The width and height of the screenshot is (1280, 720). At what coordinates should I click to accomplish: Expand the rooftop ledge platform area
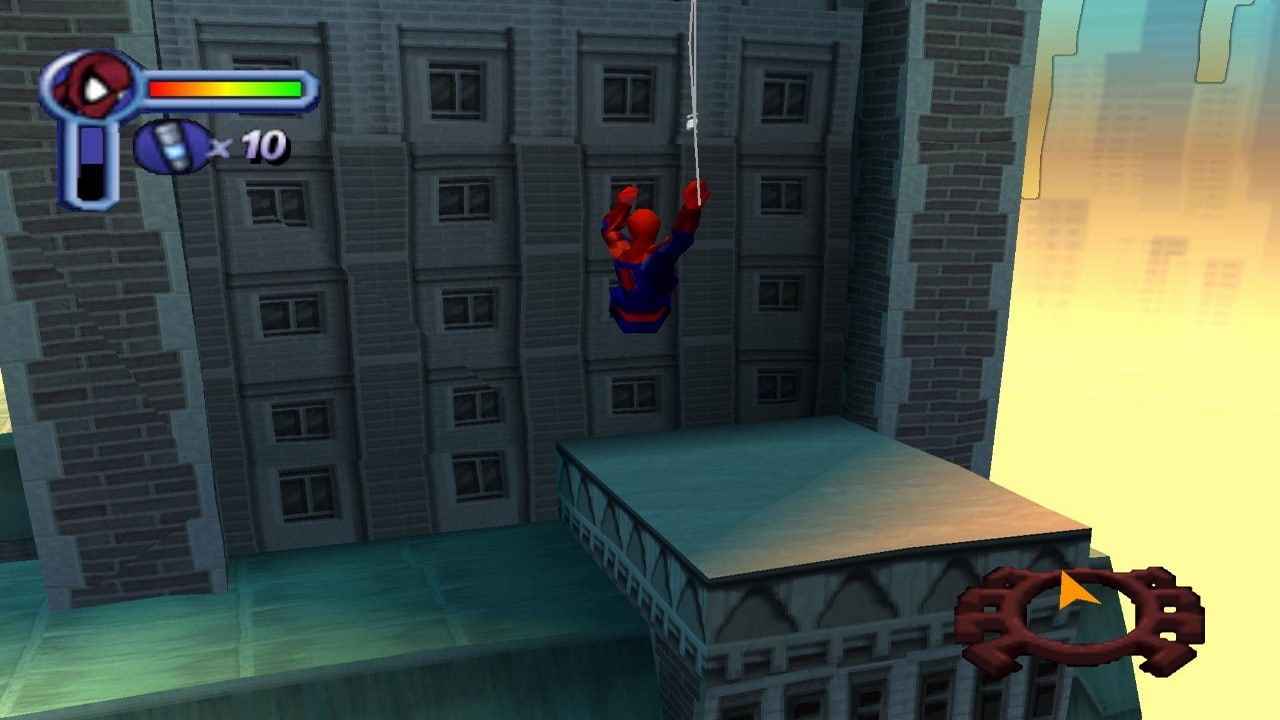point(820,490)
